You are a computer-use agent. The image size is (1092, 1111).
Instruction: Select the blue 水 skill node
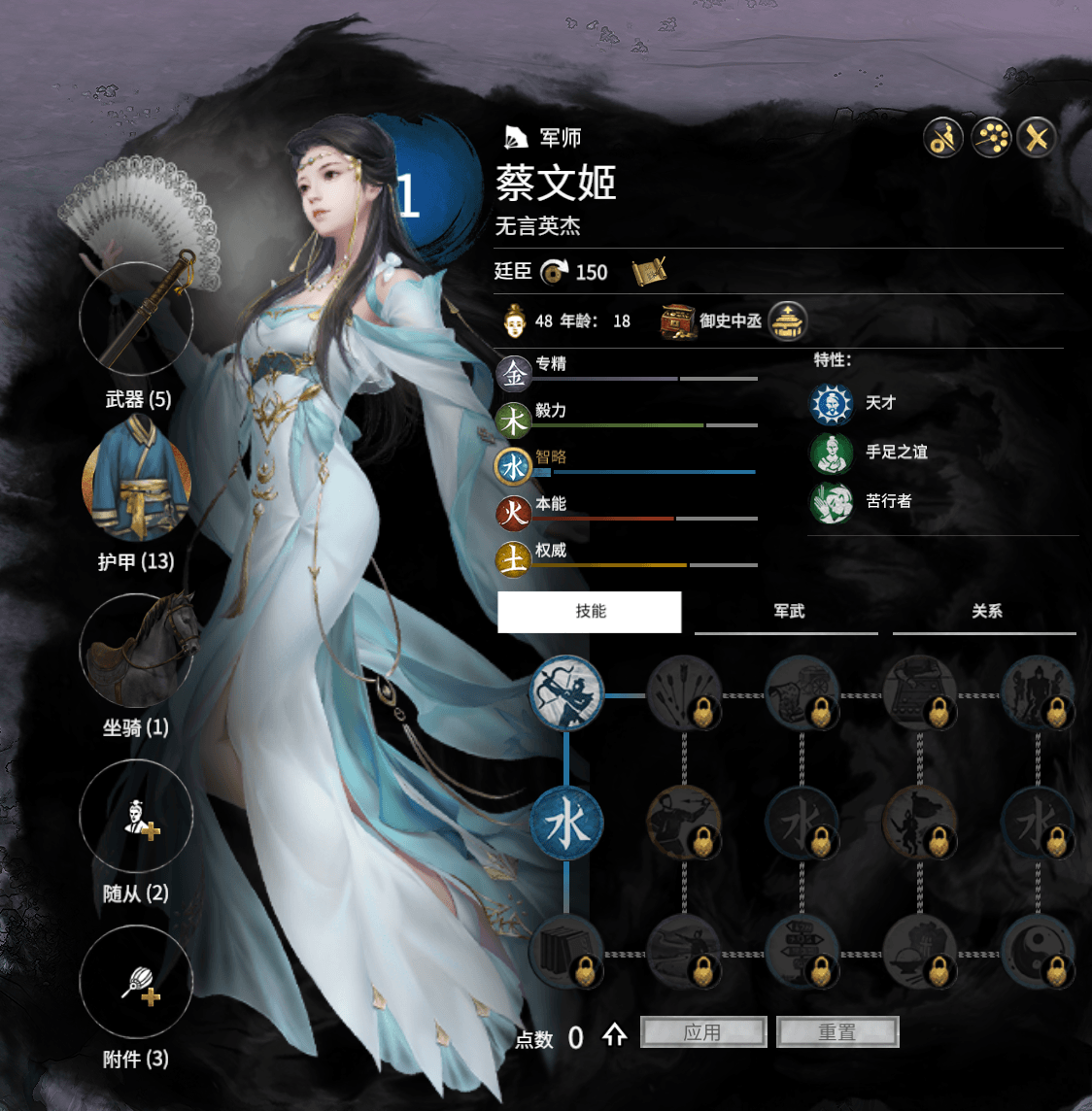566,825
